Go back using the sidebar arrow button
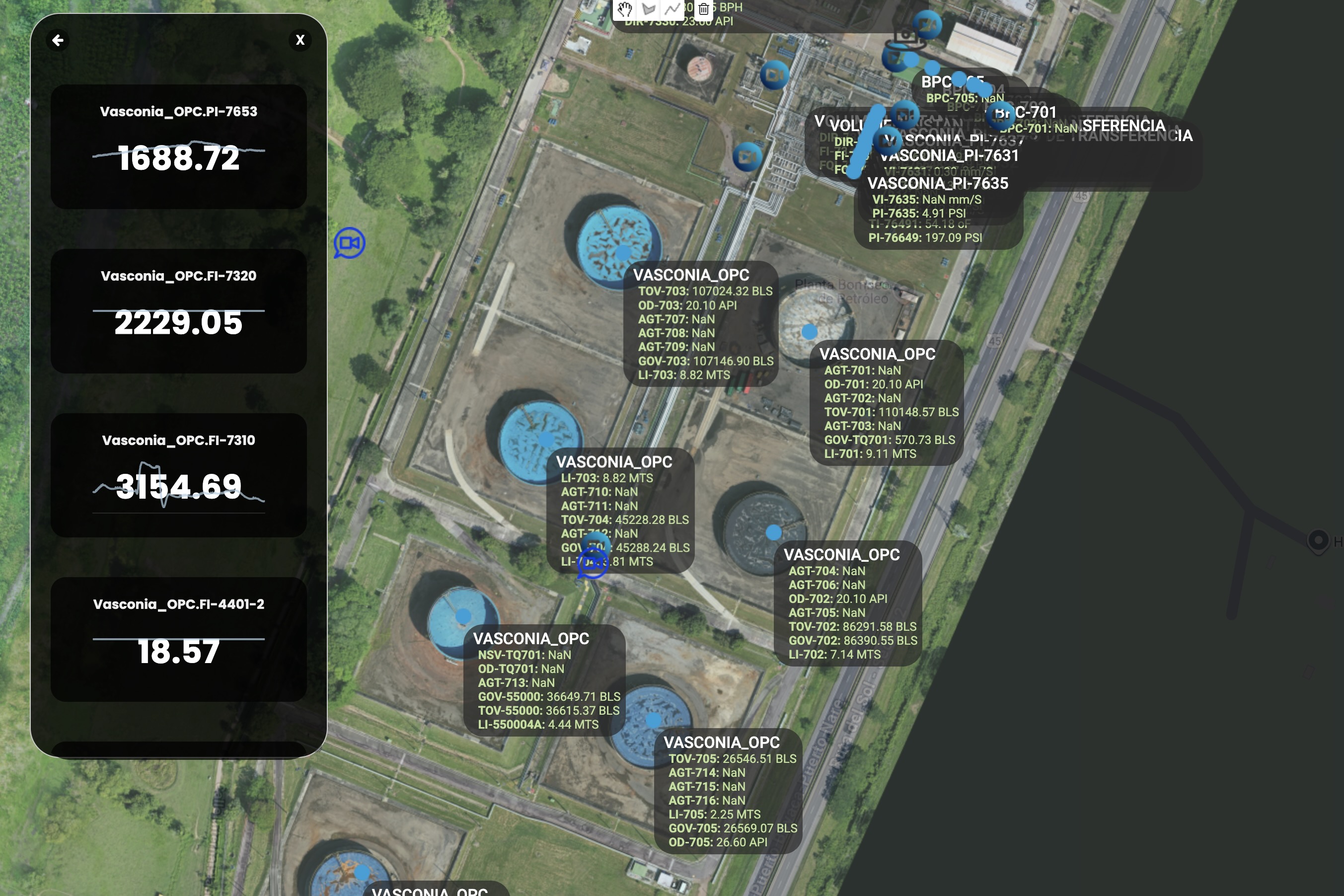Screen dimensions: 1344x896 click(57, 40)
